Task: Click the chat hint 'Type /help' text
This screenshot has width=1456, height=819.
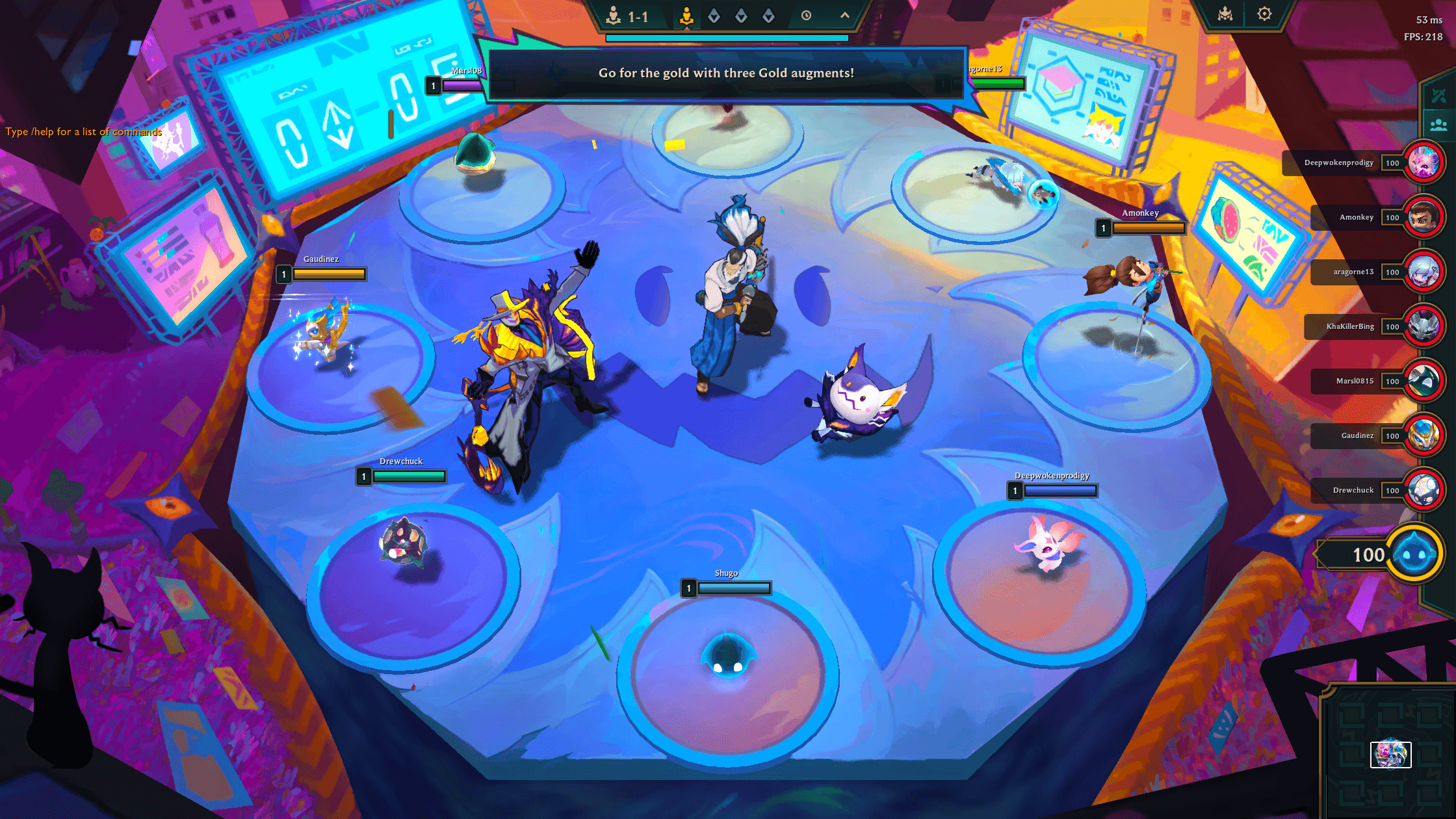Action: [83, 131]
